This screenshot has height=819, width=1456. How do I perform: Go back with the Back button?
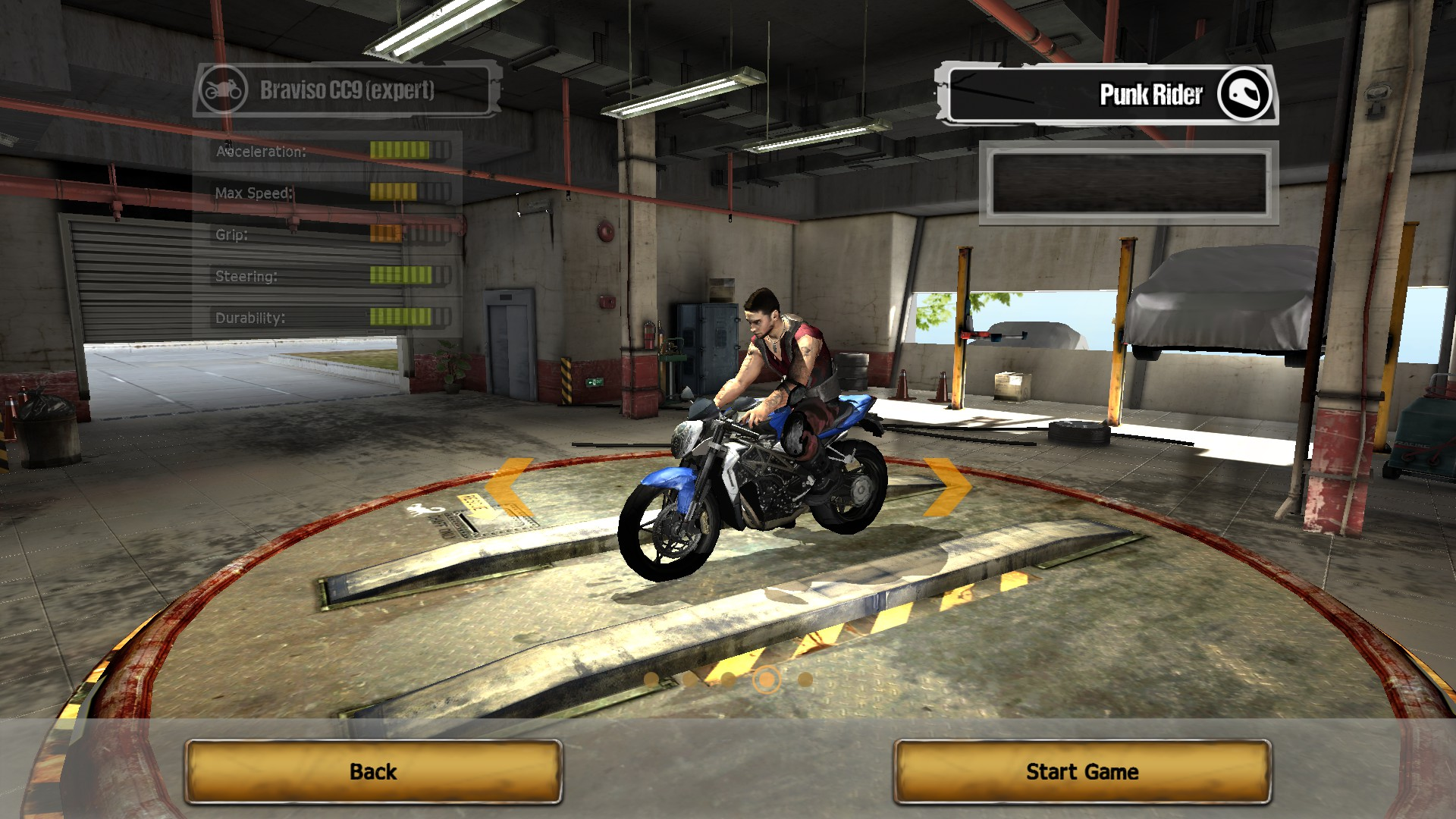[373, 771]
